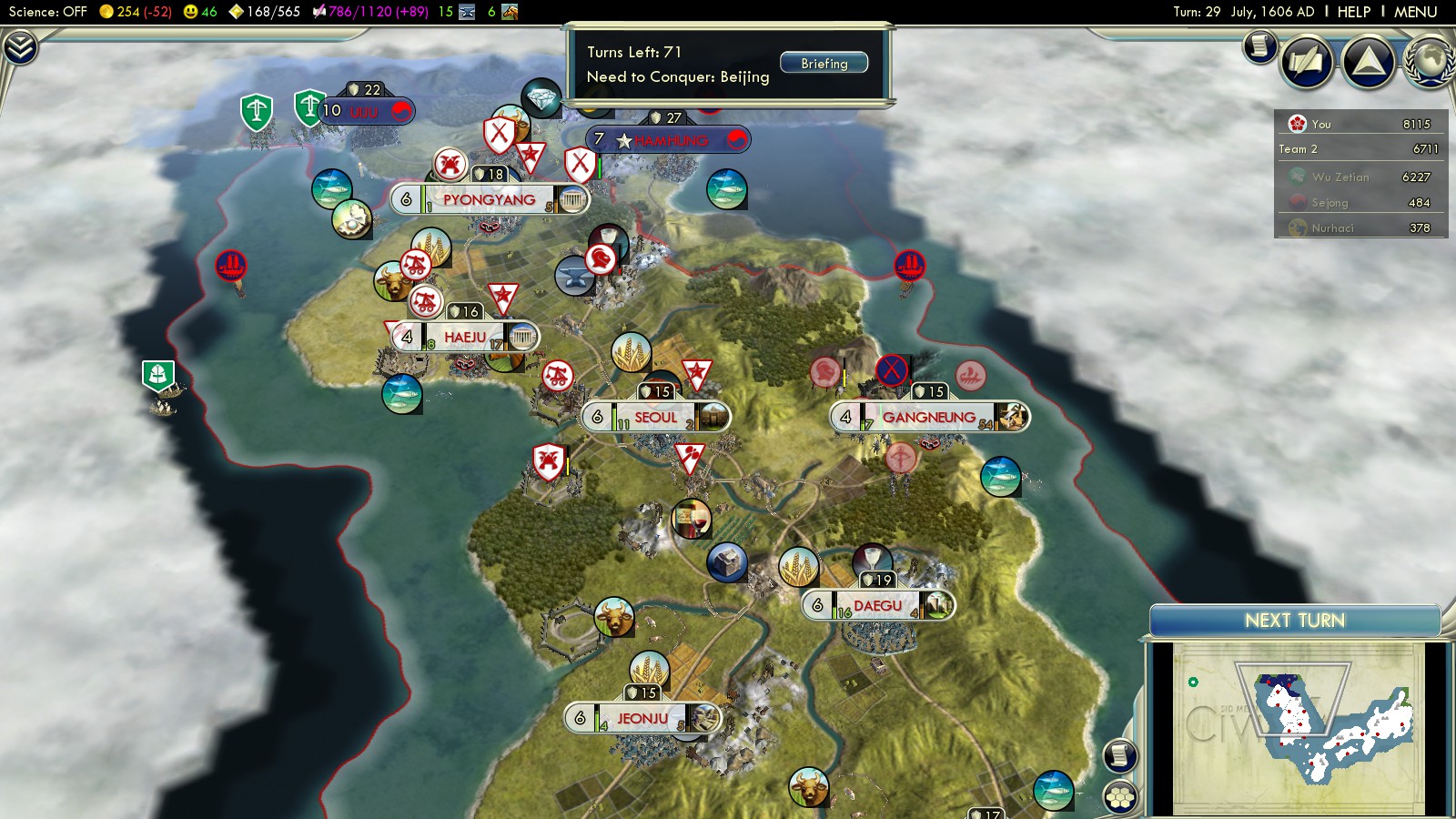
Task: Choose the Gangneung city banner
Action: click(x=928, y=418)
